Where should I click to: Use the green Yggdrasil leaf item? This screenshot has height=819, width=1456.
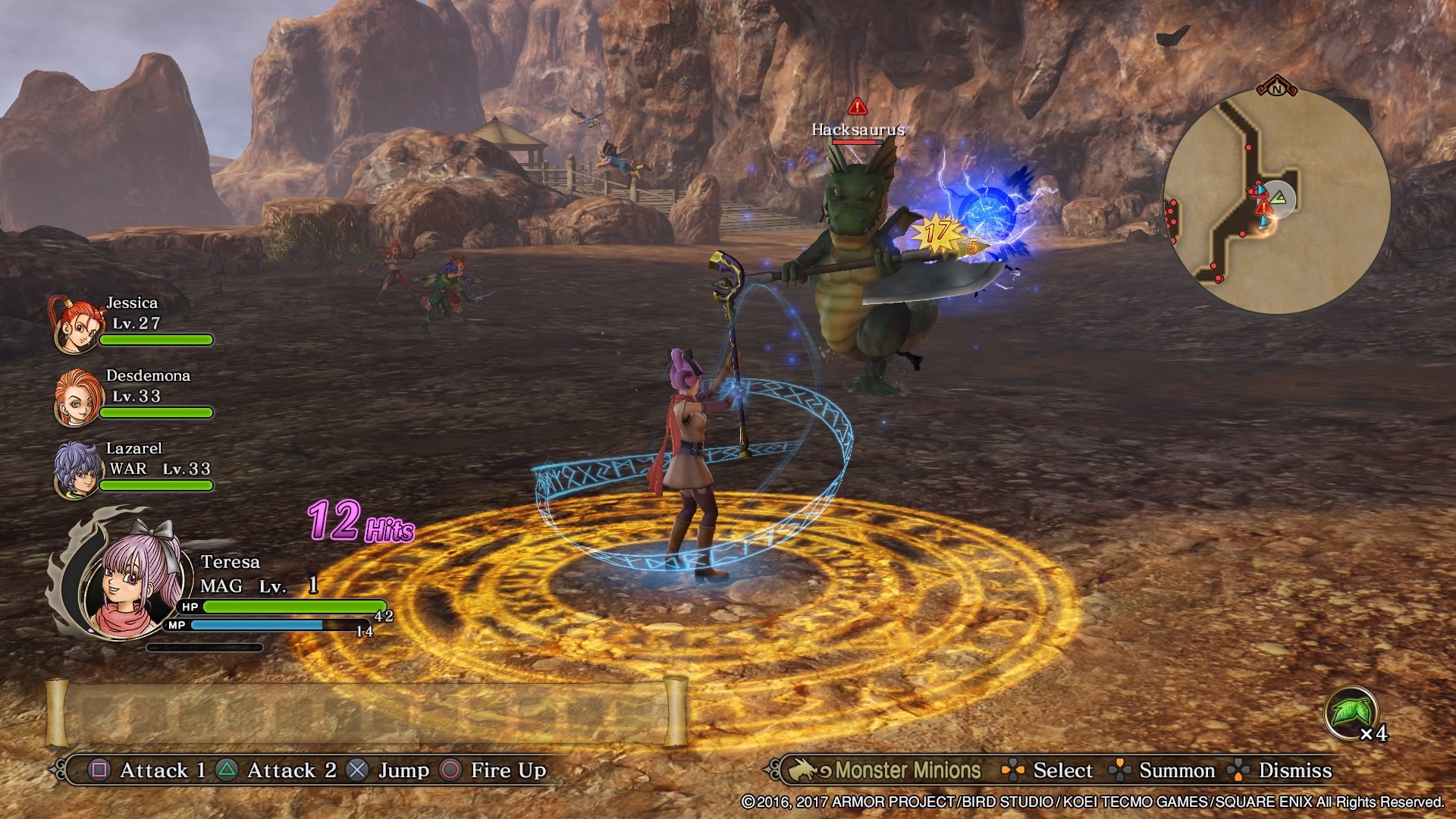click(x=1351, y=713)
